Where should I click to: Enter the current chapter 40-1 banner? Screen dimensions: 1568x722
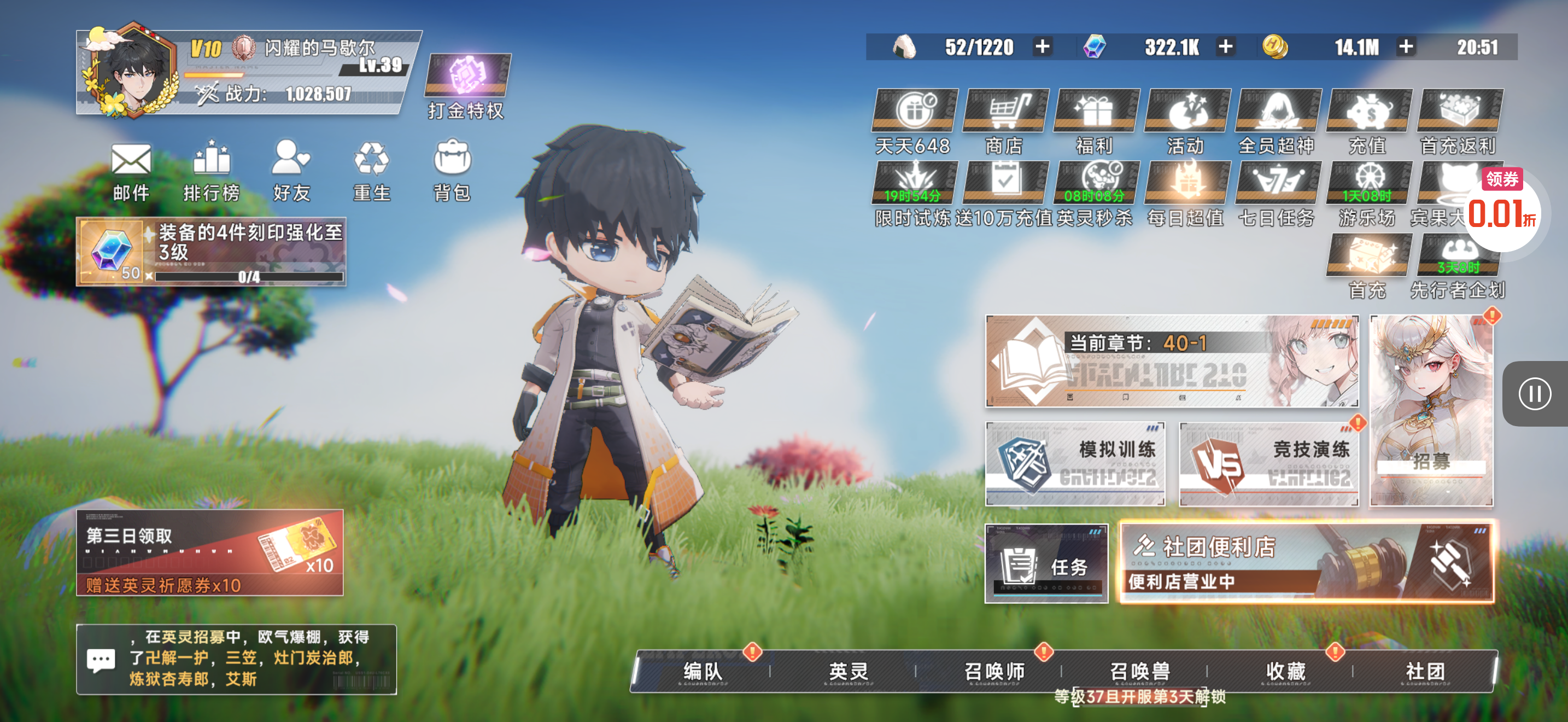click(x=1172, y=361)
